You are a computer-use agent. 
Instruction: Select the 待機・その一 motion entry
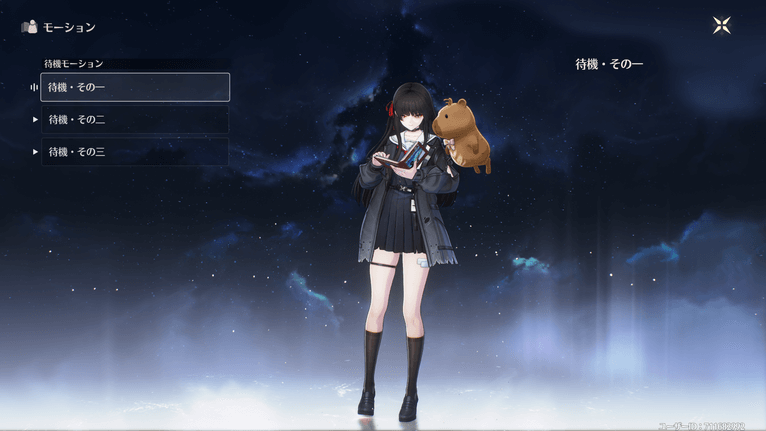point(135,87)
